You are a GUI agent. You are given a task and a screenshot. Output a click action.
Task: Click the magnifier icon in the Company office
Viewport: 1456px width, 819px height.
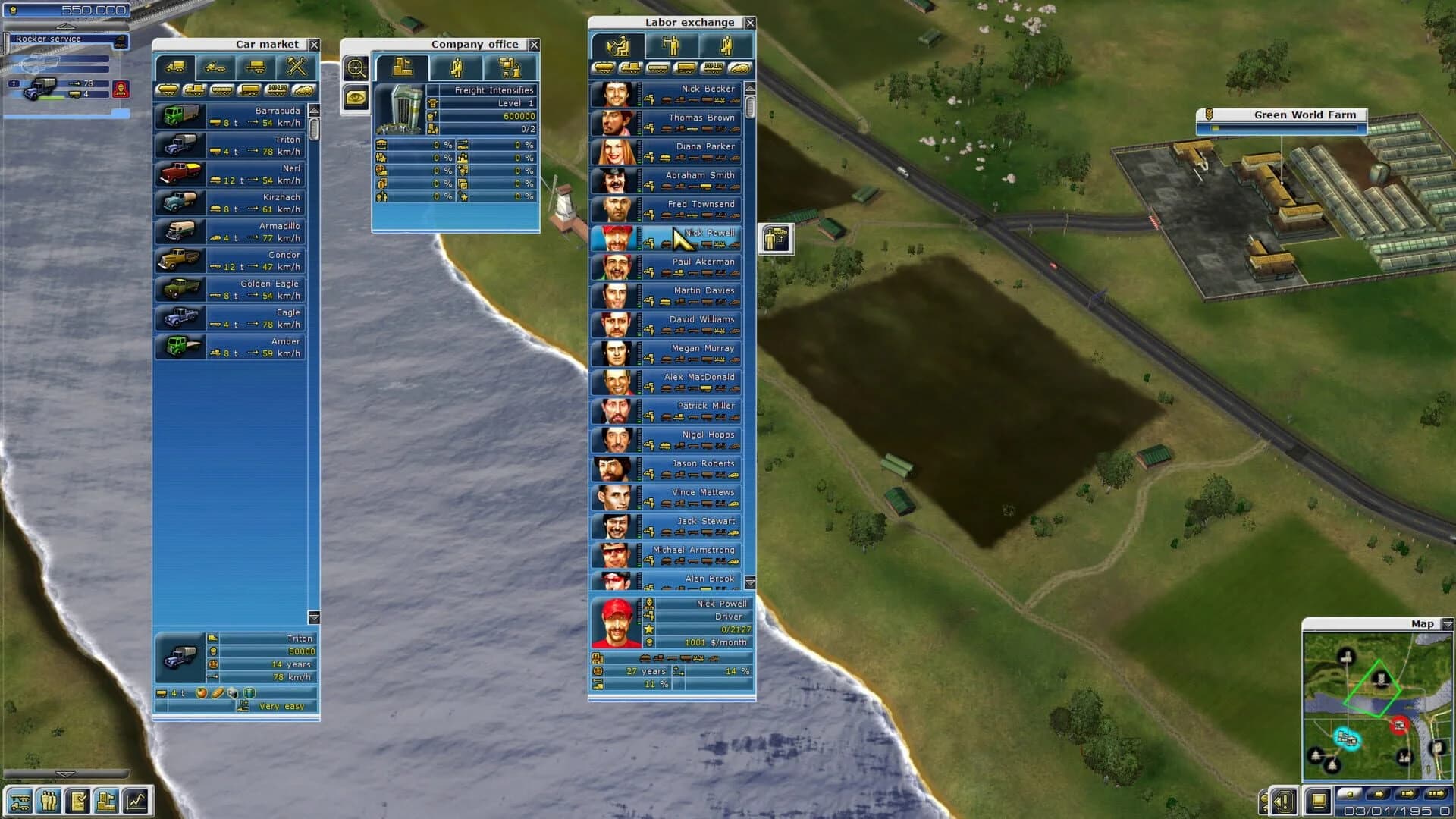[x=355, y=68]
